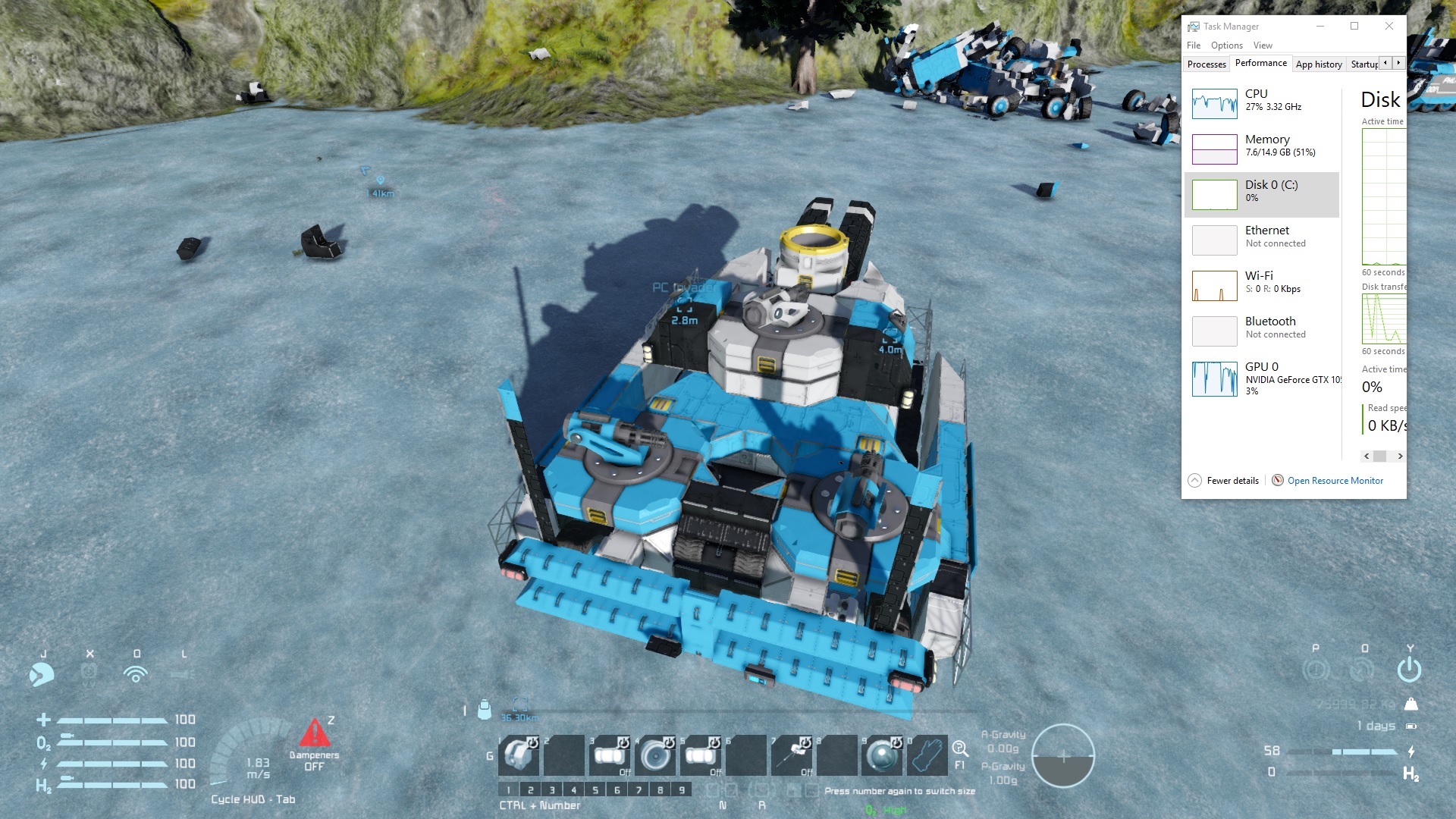Click the artificial horizon gravity indicator
The width and height of the screenshot is (1456, 819).
pyautogui.click(x=1062, y=755)
